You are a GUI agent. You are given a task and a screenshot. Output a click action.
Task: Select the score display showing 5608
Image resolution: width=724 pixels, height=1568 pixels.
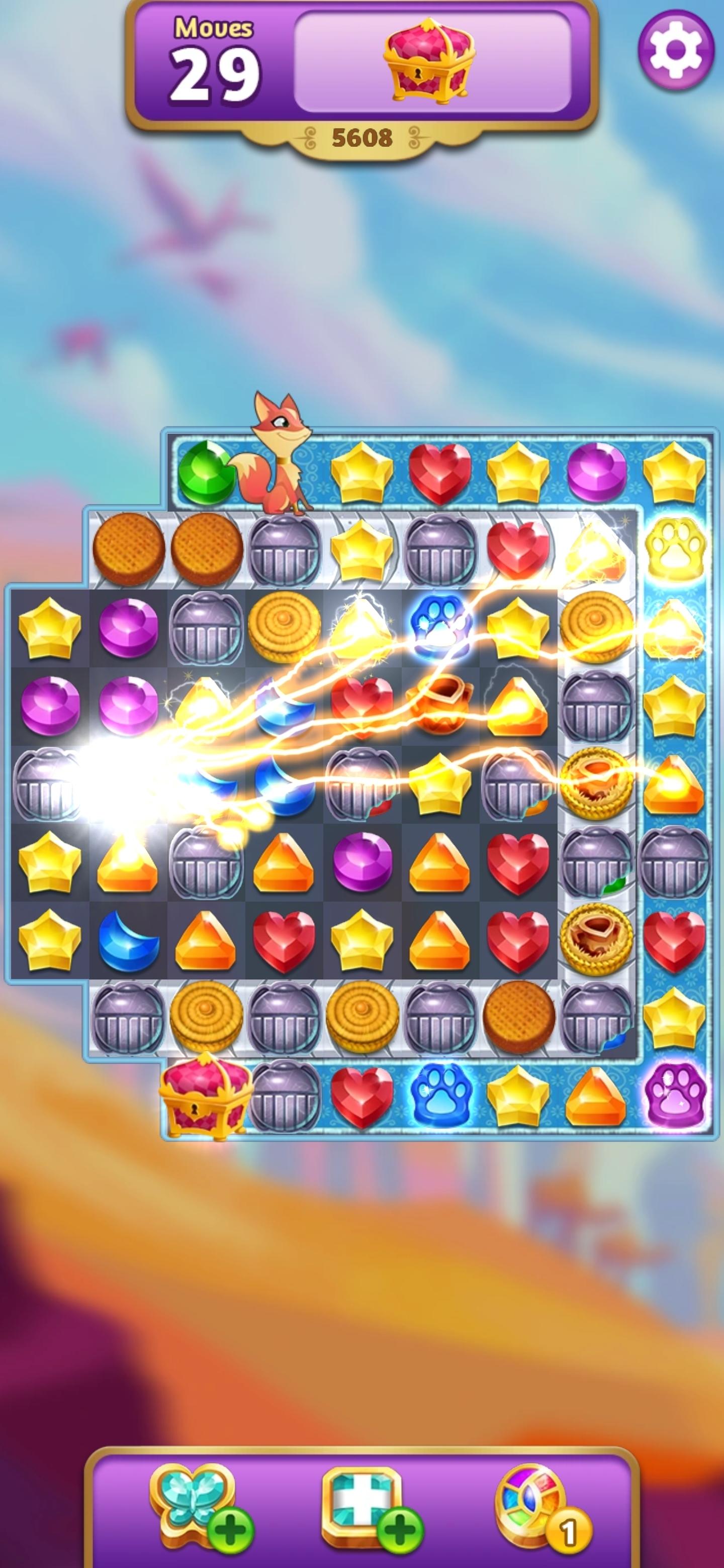[363, 137]
